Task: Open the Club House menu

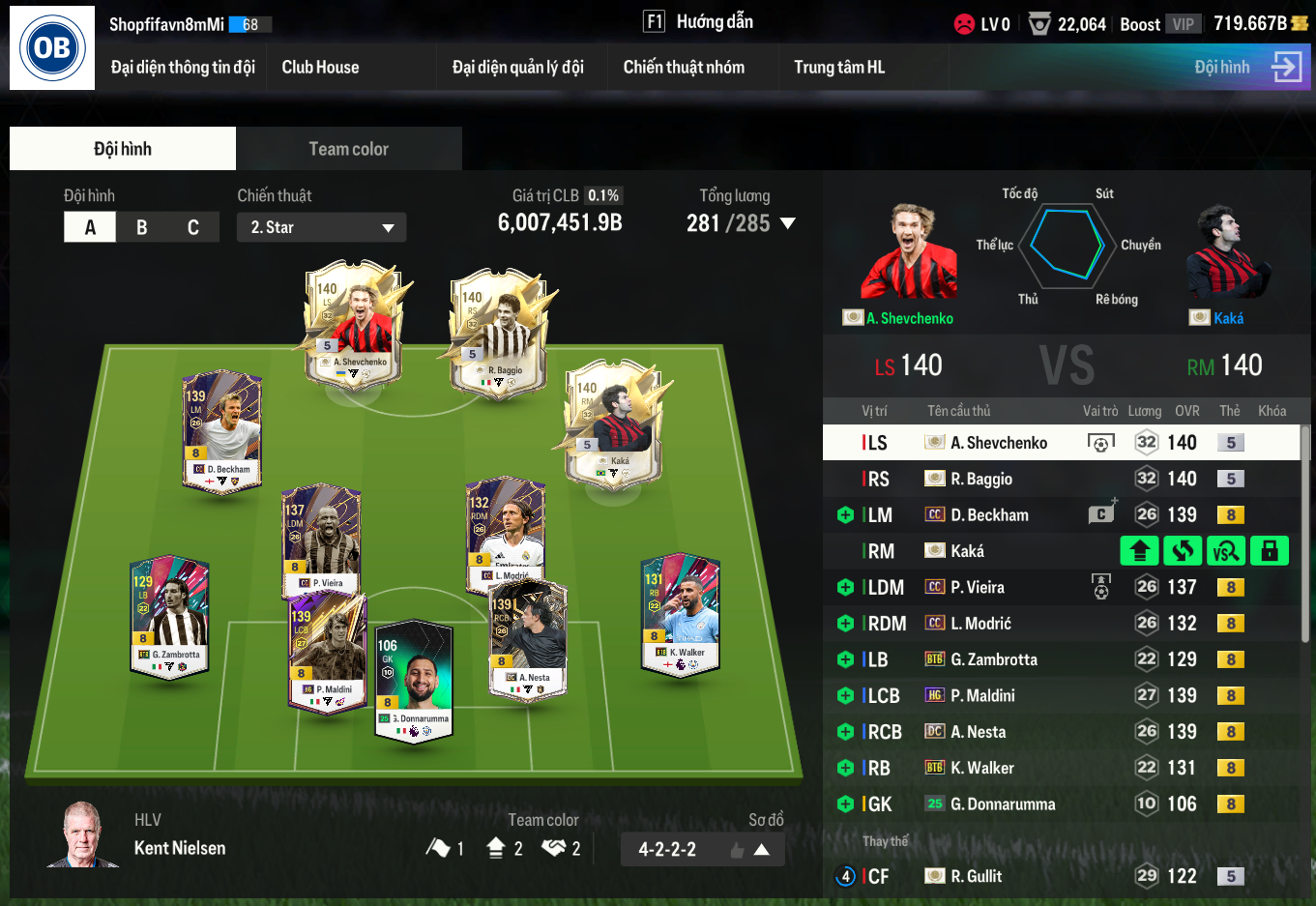Action: tap(320, 67)
